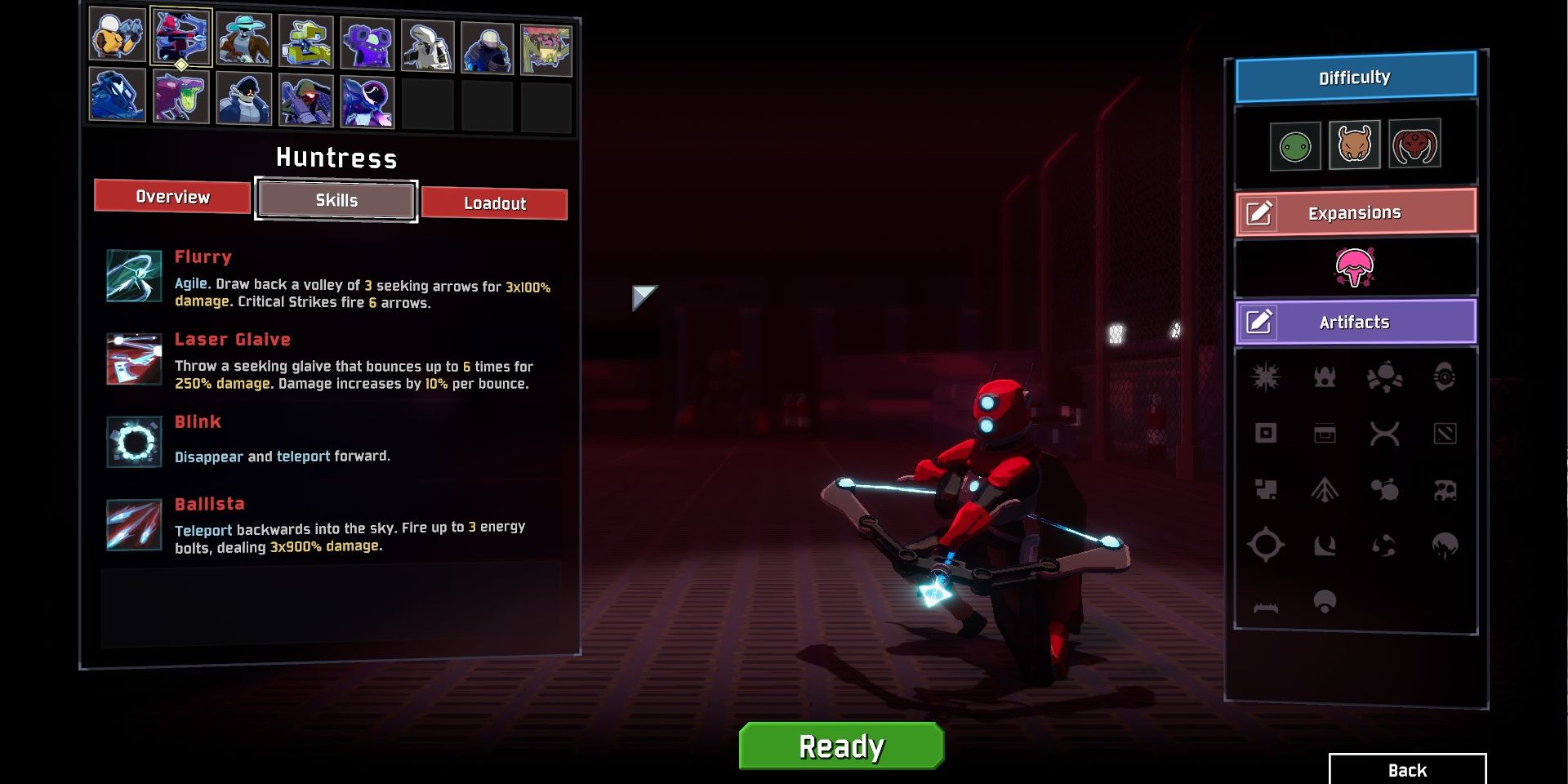Click the green Ready button

tap(841, 746)
